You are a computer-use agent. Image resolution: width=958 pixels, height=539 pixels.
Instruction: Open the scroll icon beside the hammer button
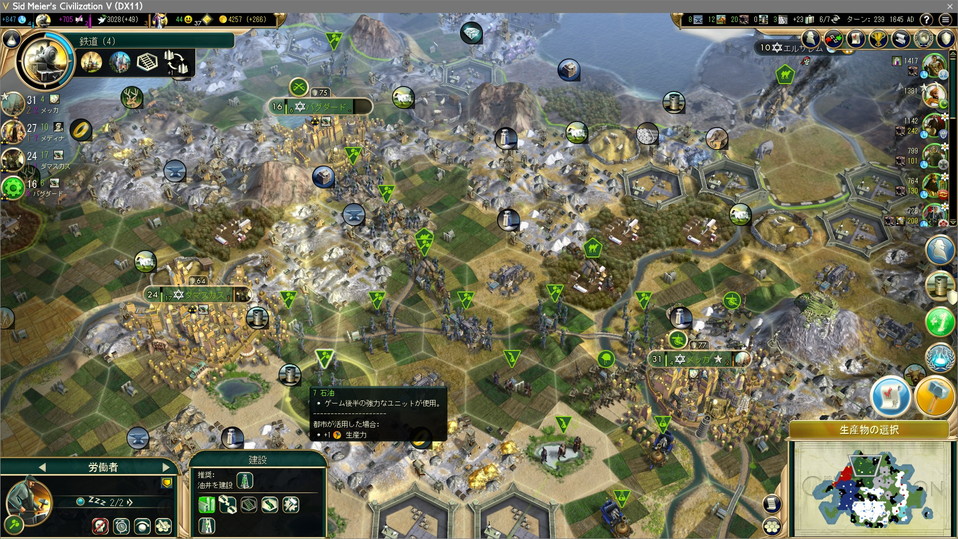click(889, 396)
